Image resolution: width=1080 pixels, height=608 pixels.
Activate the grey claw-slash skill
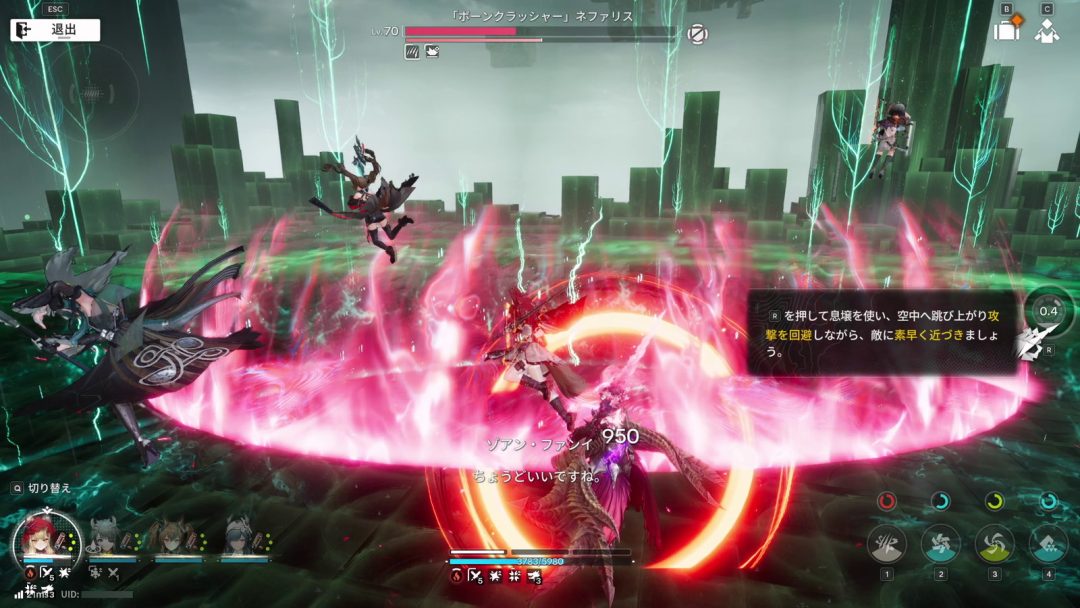point(886,543)
